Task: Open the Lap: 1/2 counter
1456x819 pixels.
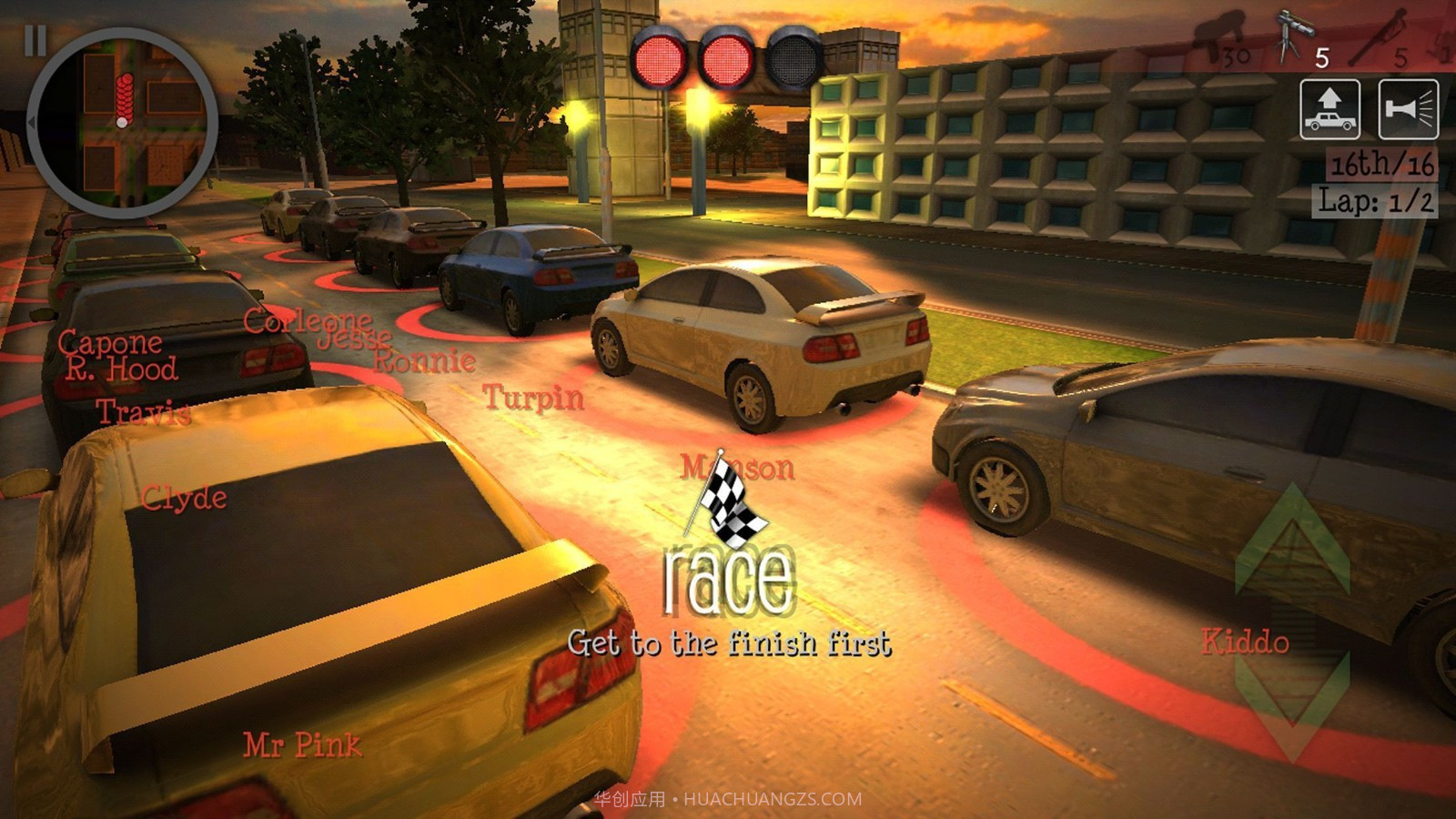Action: pyautogui.click(x=1374, y=200)
